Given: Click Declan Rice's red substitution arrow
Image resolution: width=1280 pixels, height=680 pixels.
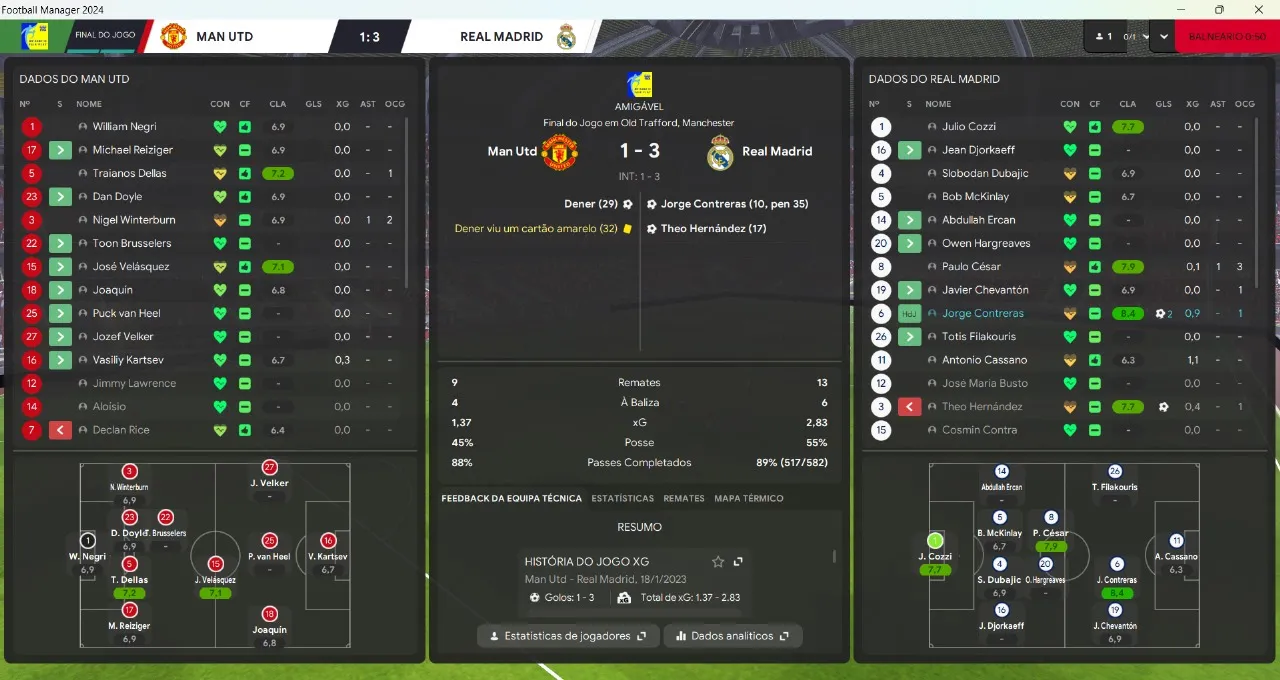Looking at the screenshot, I should point(60,430).
